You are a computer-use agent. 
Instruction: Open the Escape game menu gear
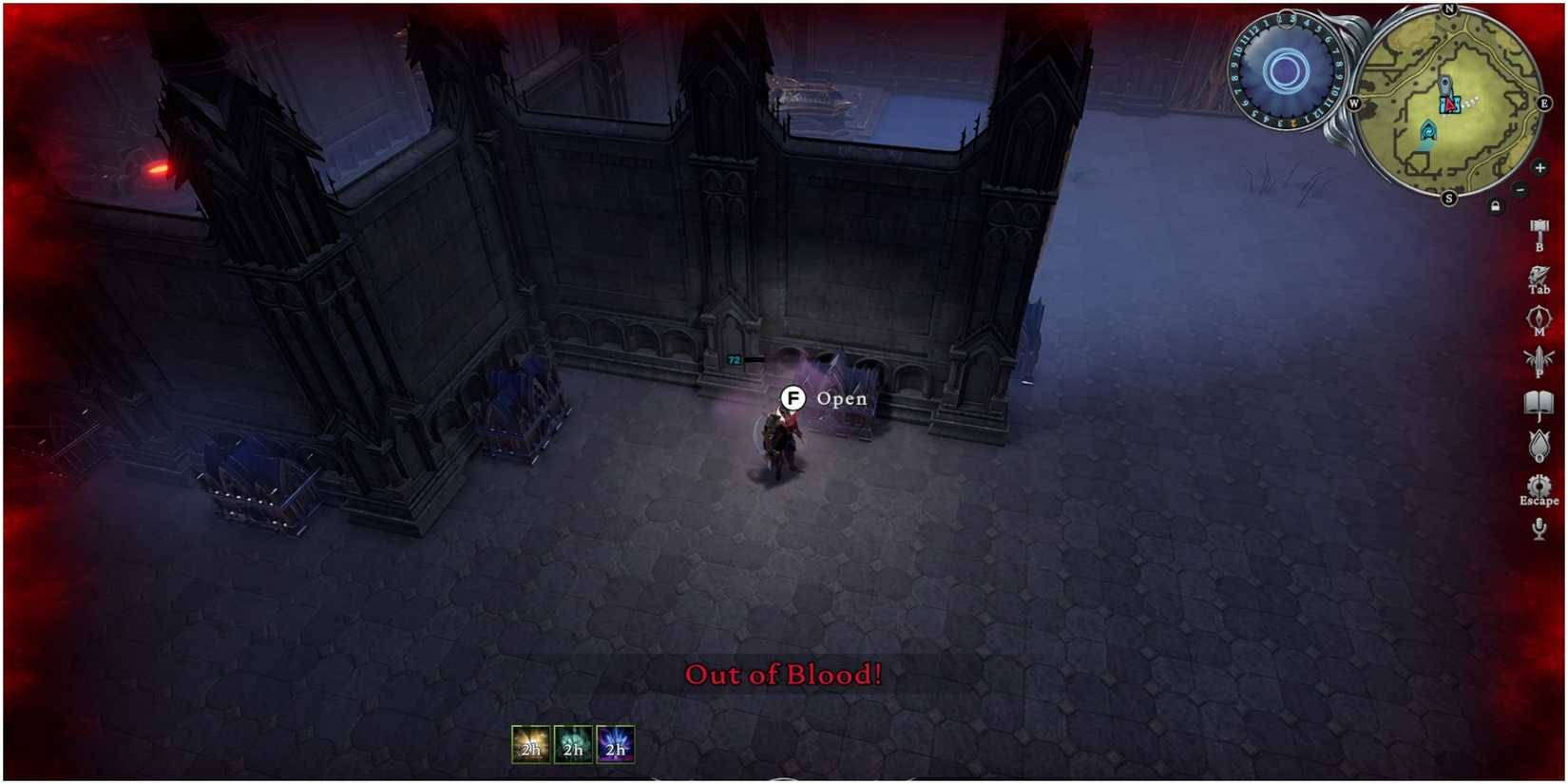click(1538, 486)
